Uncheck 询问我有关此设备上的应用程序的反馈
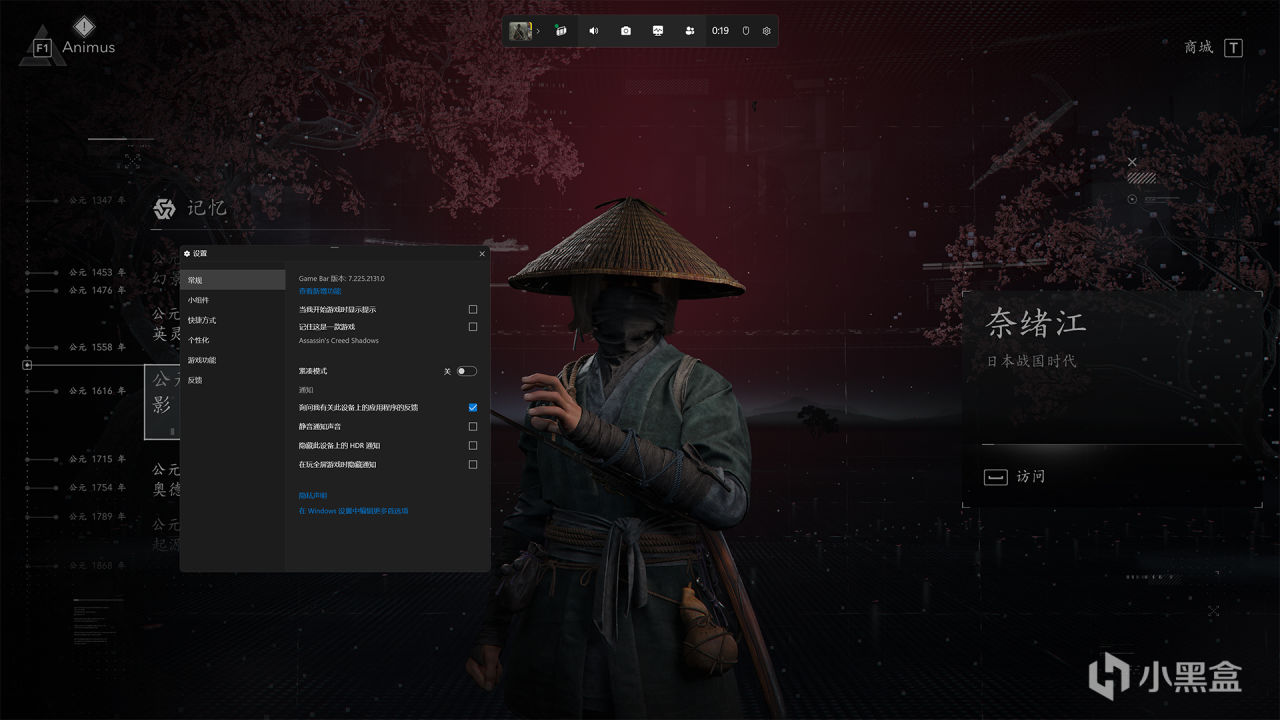This screenshot has height=720, width=1280. click(472, 407)
